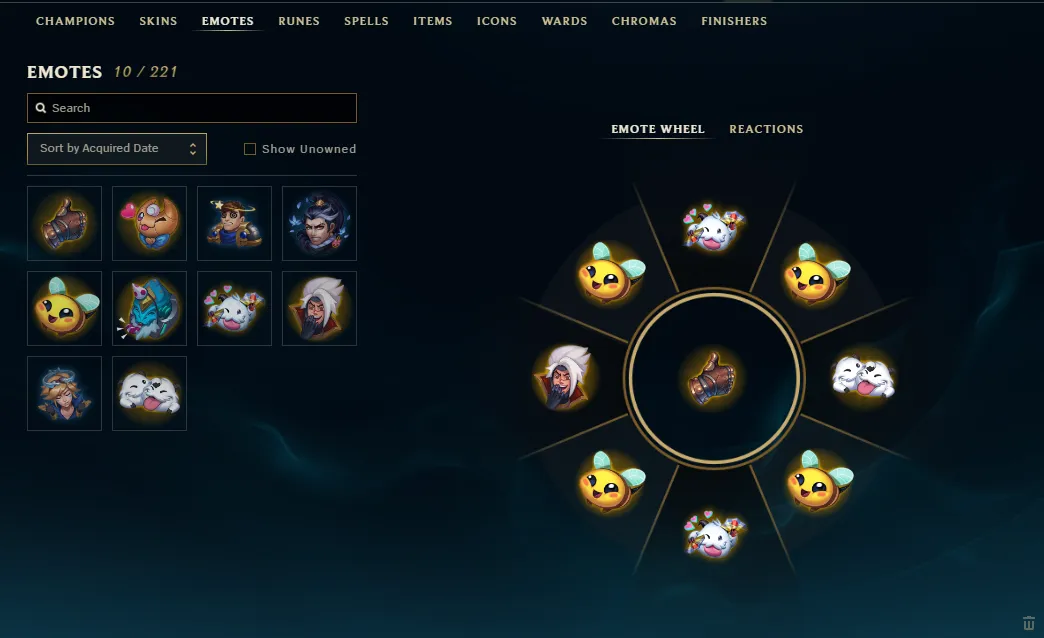Go to the Runes tab
This screenshot has width=1044, height=638.
[298, 21]
